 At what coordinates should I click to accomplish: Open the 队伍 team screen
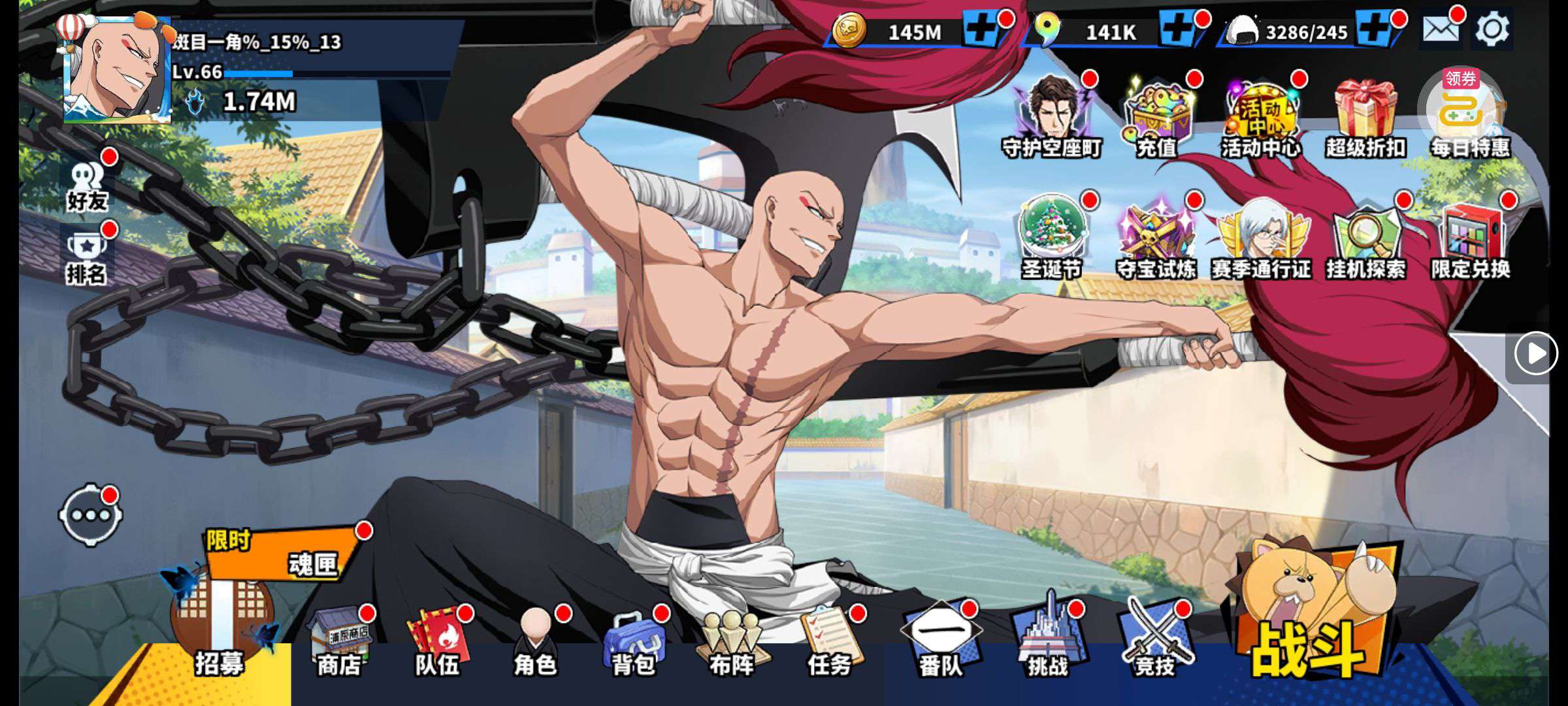tap(438, 644)
